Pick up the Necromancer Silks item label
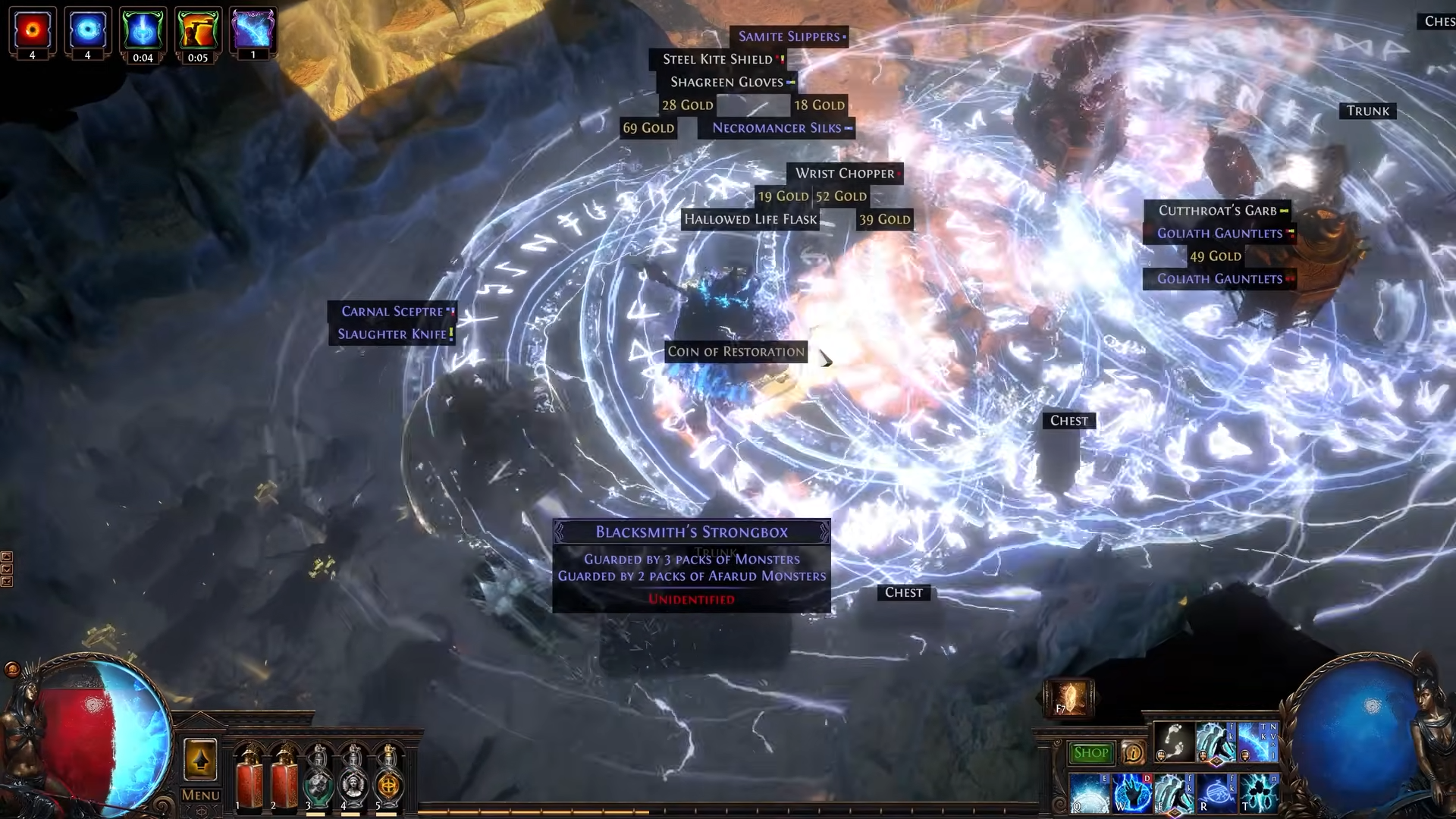The image size is (1456, 819). 777,128
